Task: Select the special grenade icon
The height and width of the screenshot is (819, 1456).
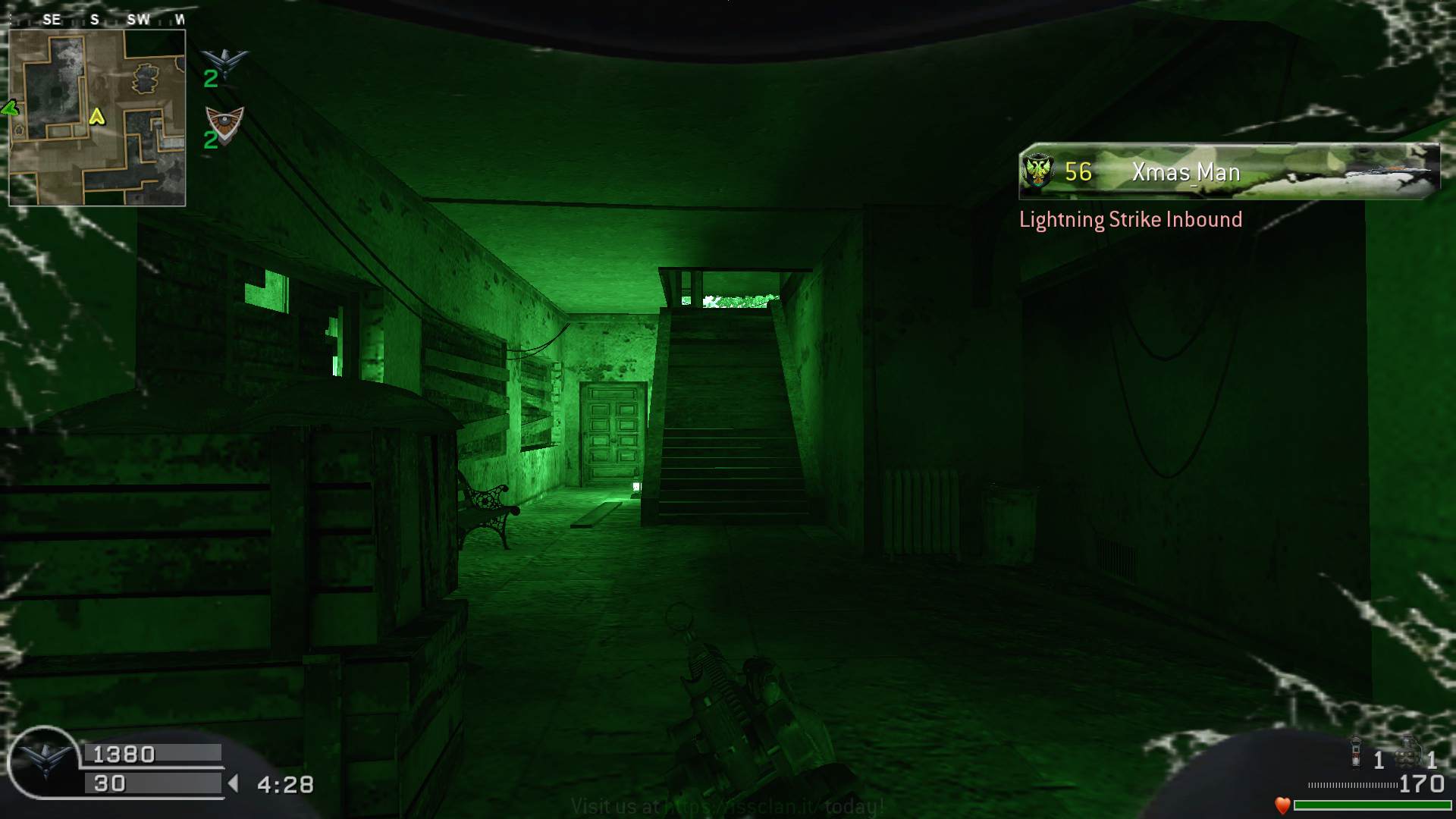Action: point(1356,752)
